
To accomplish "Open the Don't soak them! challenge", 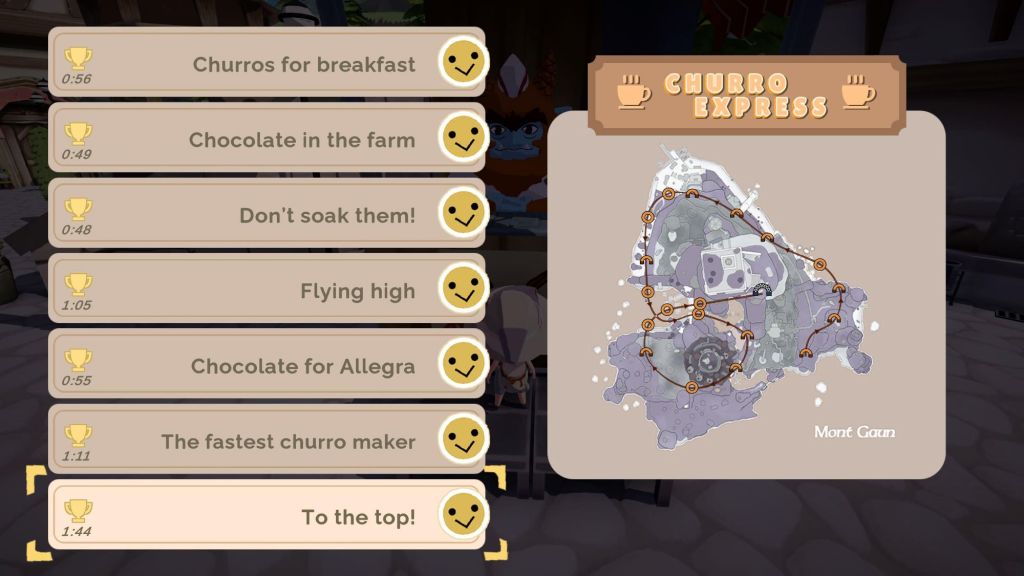I will (x=266, y=214).
